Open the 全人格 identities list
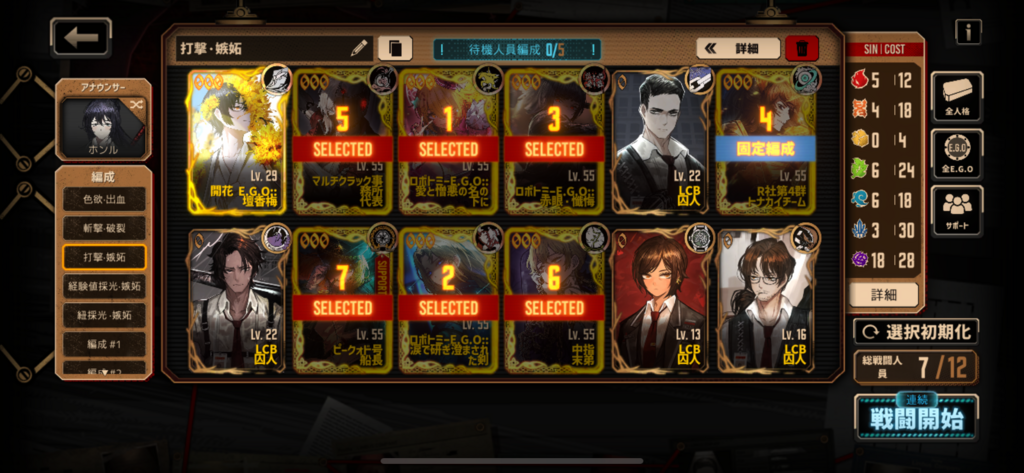This screenshot has height=473, width=1024. click(x=956, y=97)
